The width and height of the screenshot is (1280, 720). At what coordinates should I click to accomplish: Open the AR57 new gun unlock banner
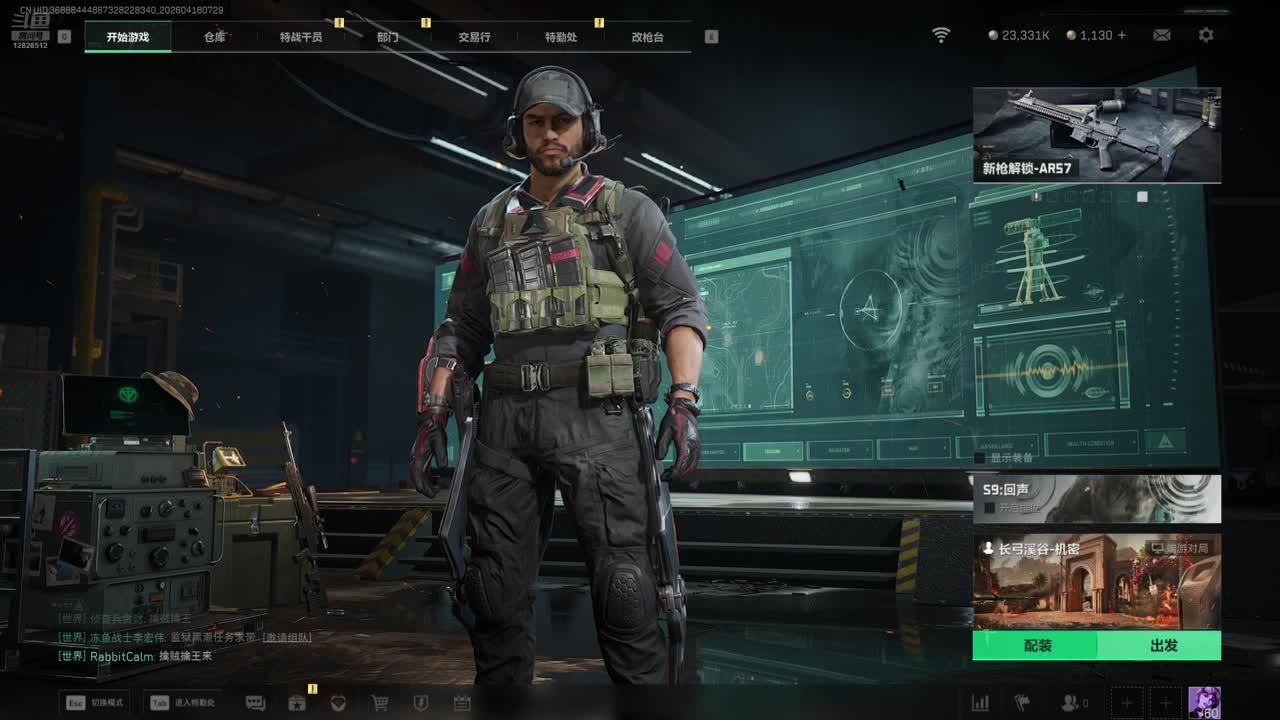[1096, 135]
